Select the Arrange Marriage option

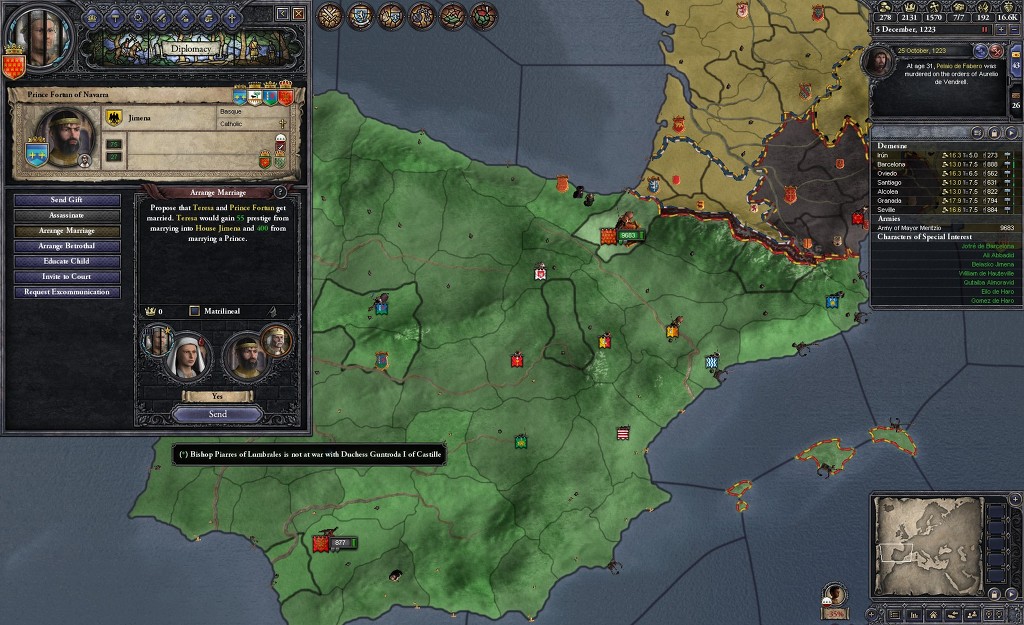(67, 231)
